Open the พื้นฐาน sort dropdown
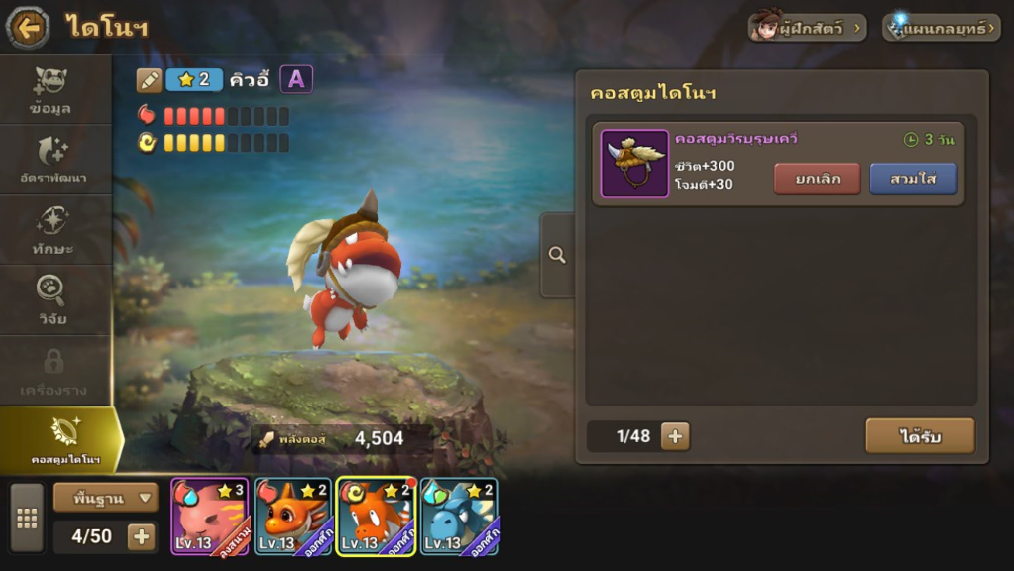The width and height of the screenshot is (1014, 571). 106,496
